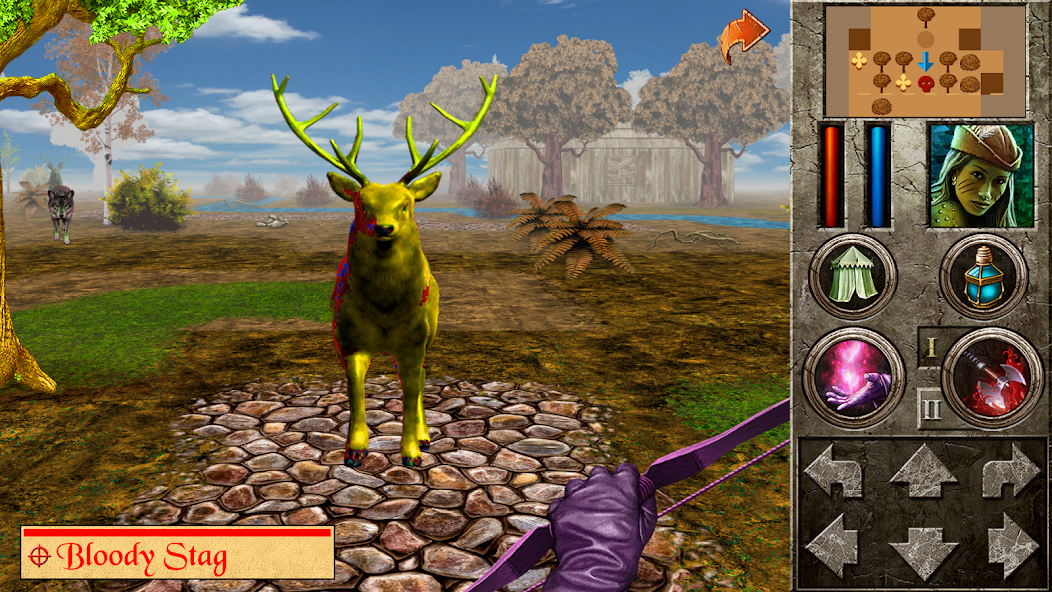The image size is (1052, 592).
Task: Switch to weapon set I
Action: [x=930, y=348]
